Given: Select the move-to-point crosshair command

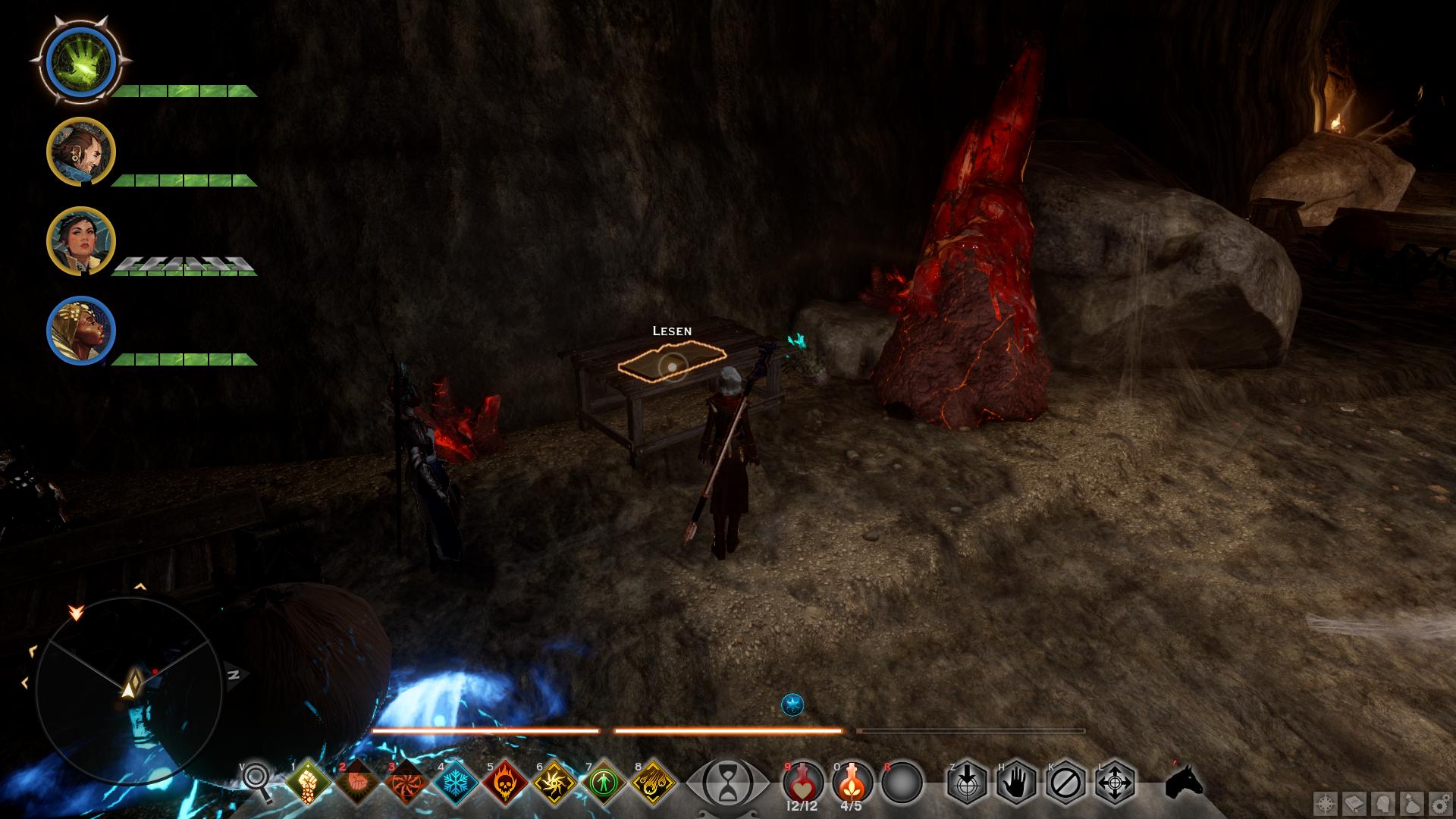Looking at the screenshot, I should tap(1115, 782).
